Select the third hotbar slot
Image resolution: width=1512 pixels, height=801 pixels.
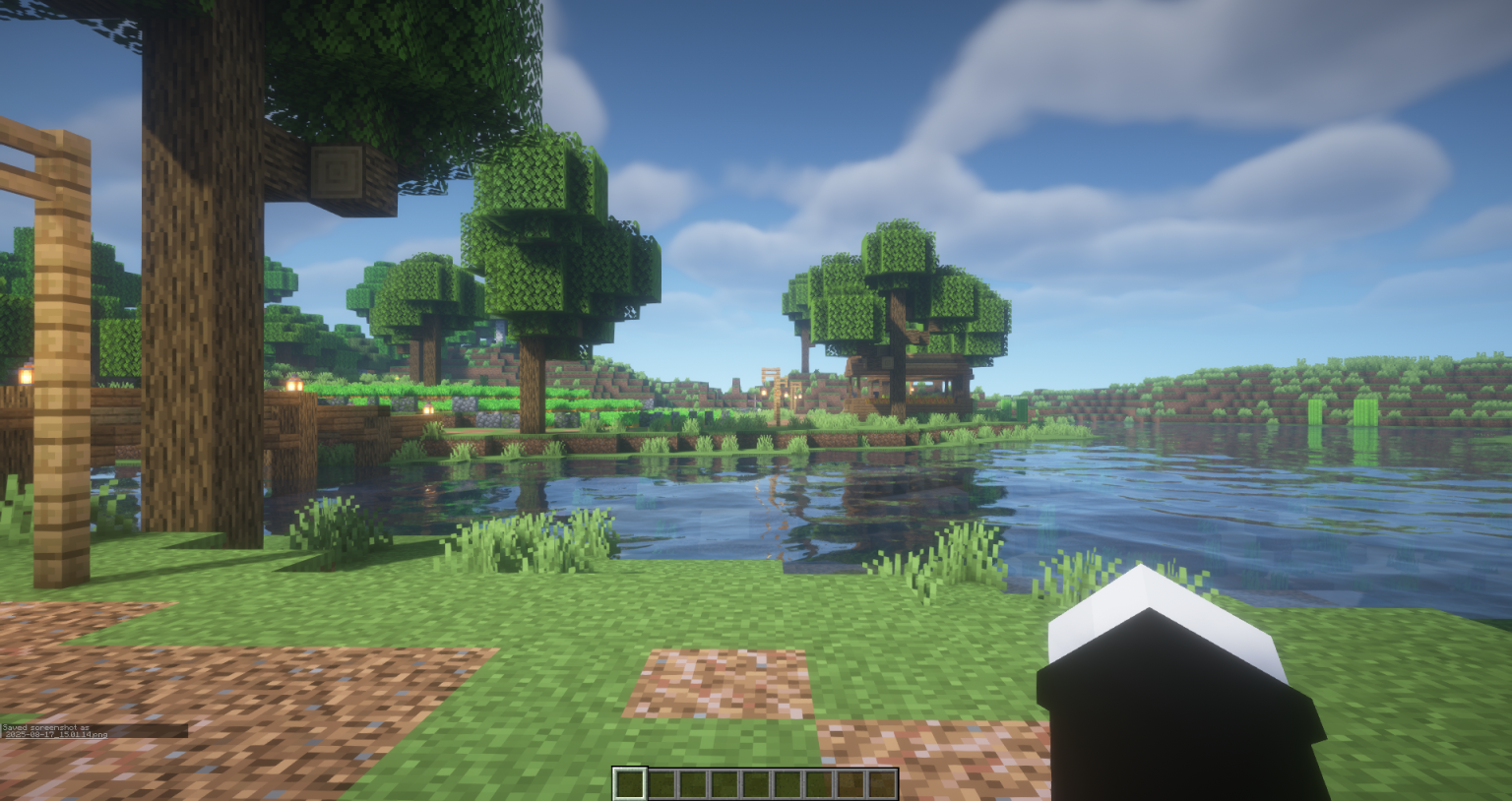[x=693, y=783]
